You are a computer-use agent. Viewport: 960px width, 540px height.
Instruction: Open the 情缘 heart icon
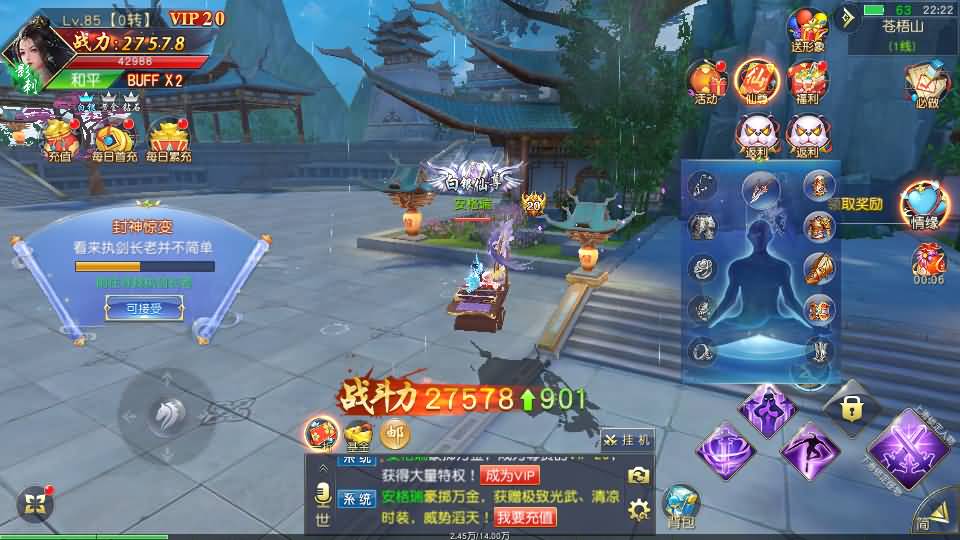point(925,206)
